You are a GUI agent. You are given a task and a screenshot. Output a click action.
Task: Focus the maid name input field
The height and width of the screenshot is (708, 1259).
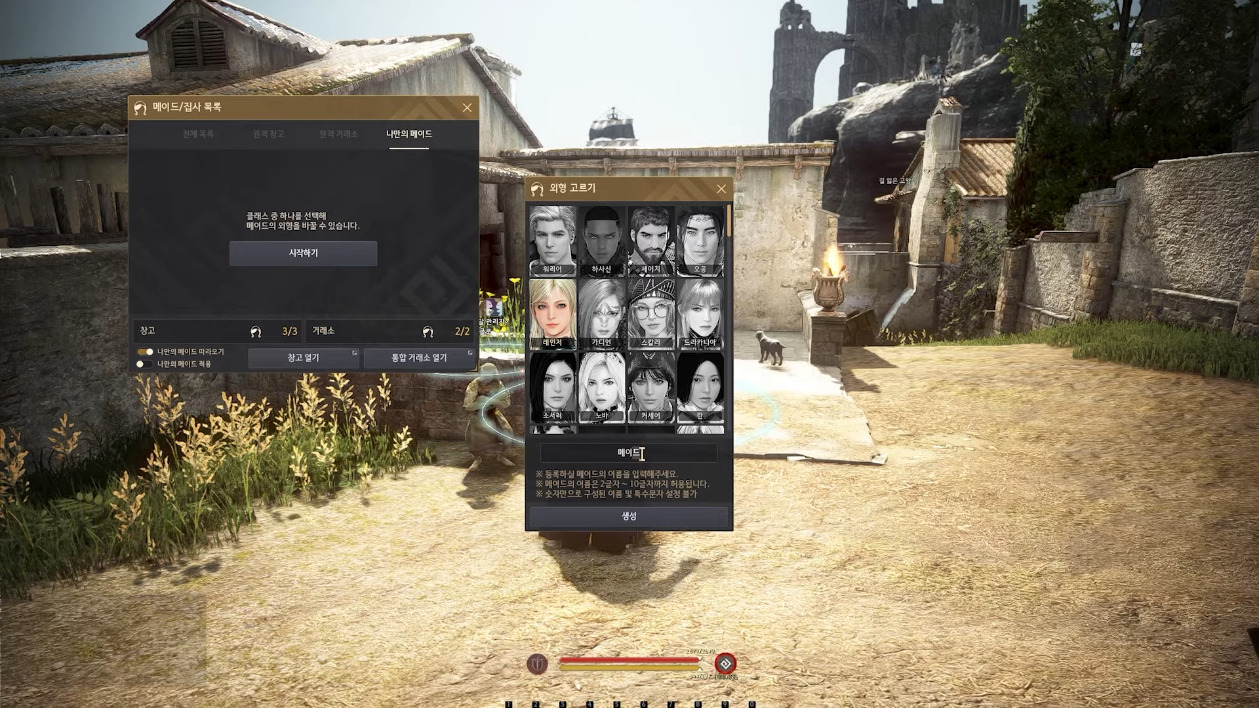[628, 453]
